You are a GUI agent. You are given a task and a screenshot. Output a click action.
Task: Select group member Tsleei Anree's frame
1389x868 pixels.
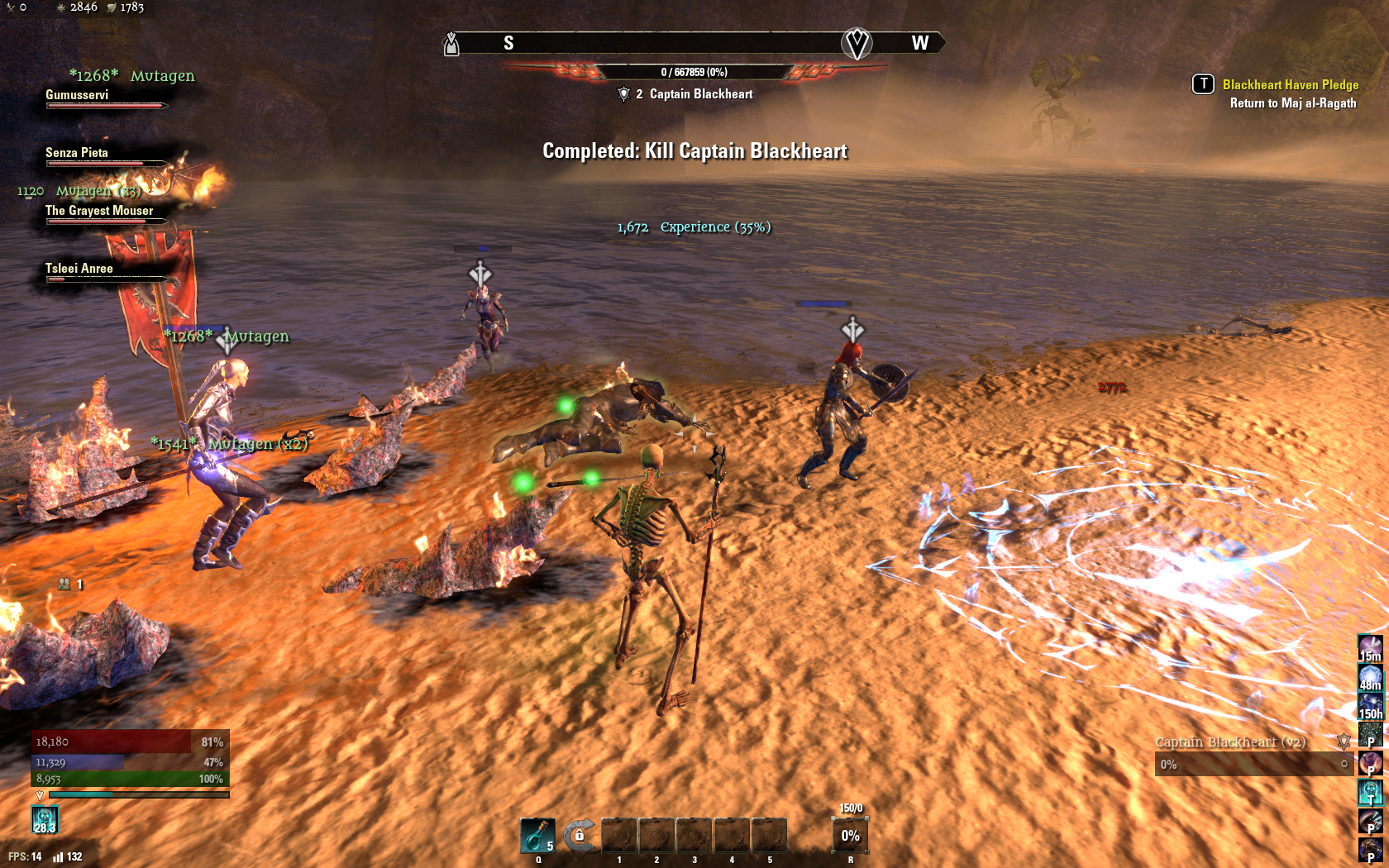[105, 271]
